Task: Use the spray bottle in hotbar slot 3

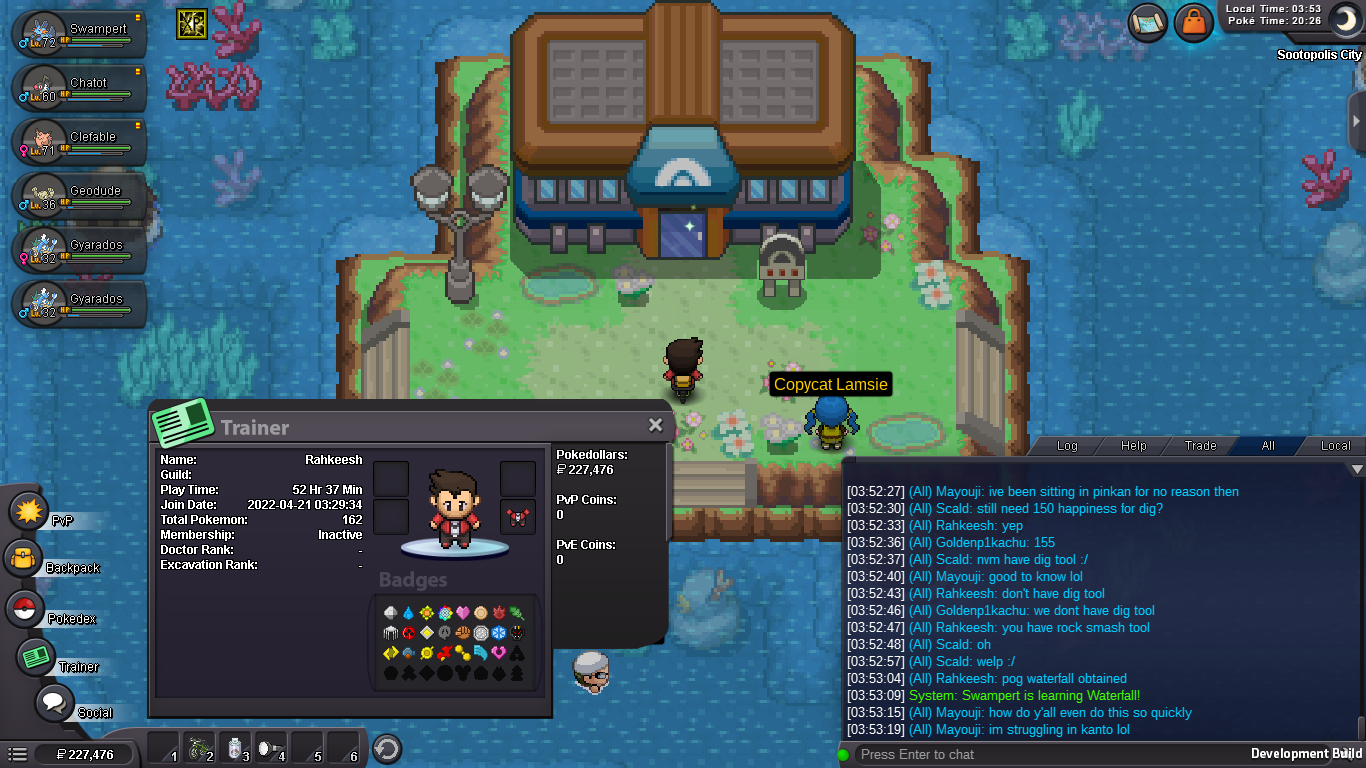Action: 236,748
